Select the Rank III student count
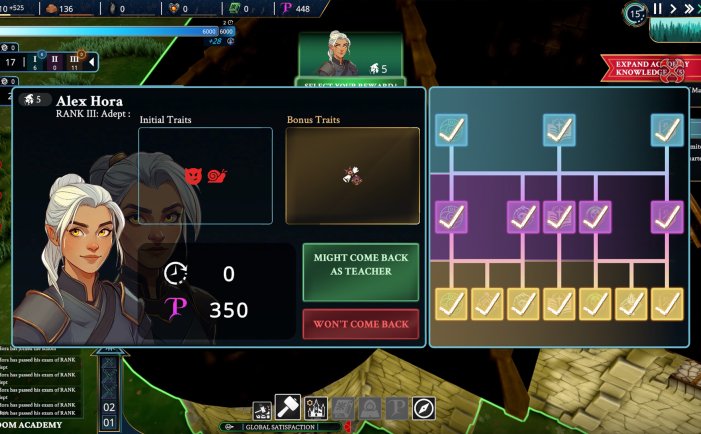 (x=73, y=62)
